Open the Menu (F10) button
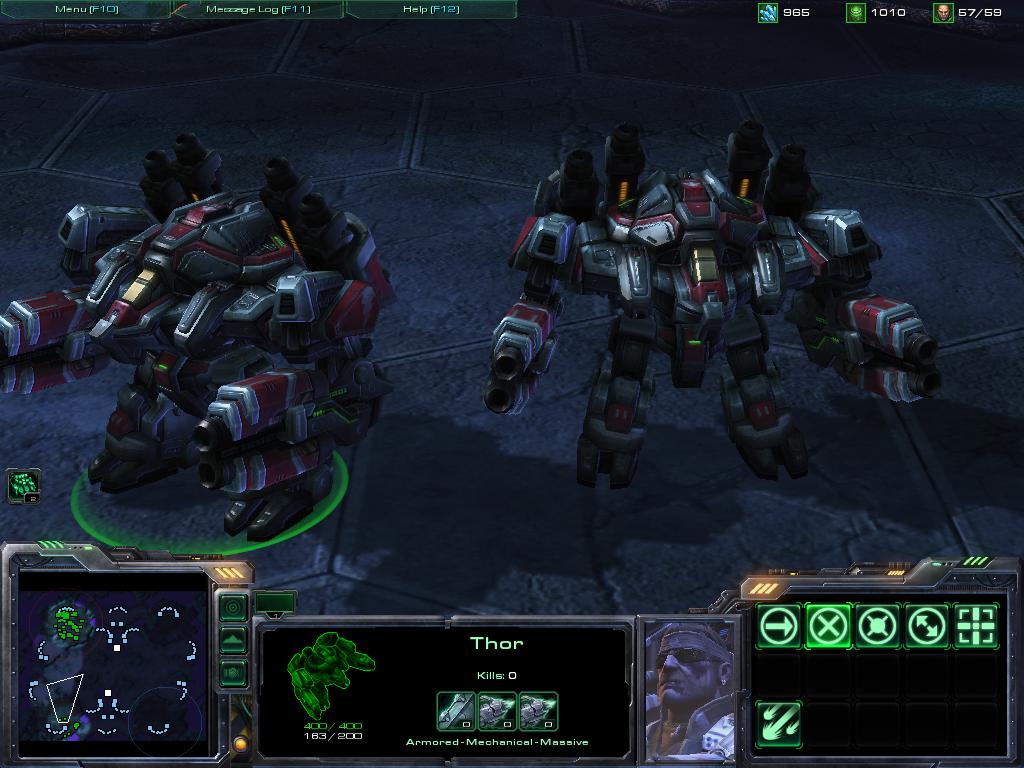This screenshot has width=1024, height=768. coord(86,9)
